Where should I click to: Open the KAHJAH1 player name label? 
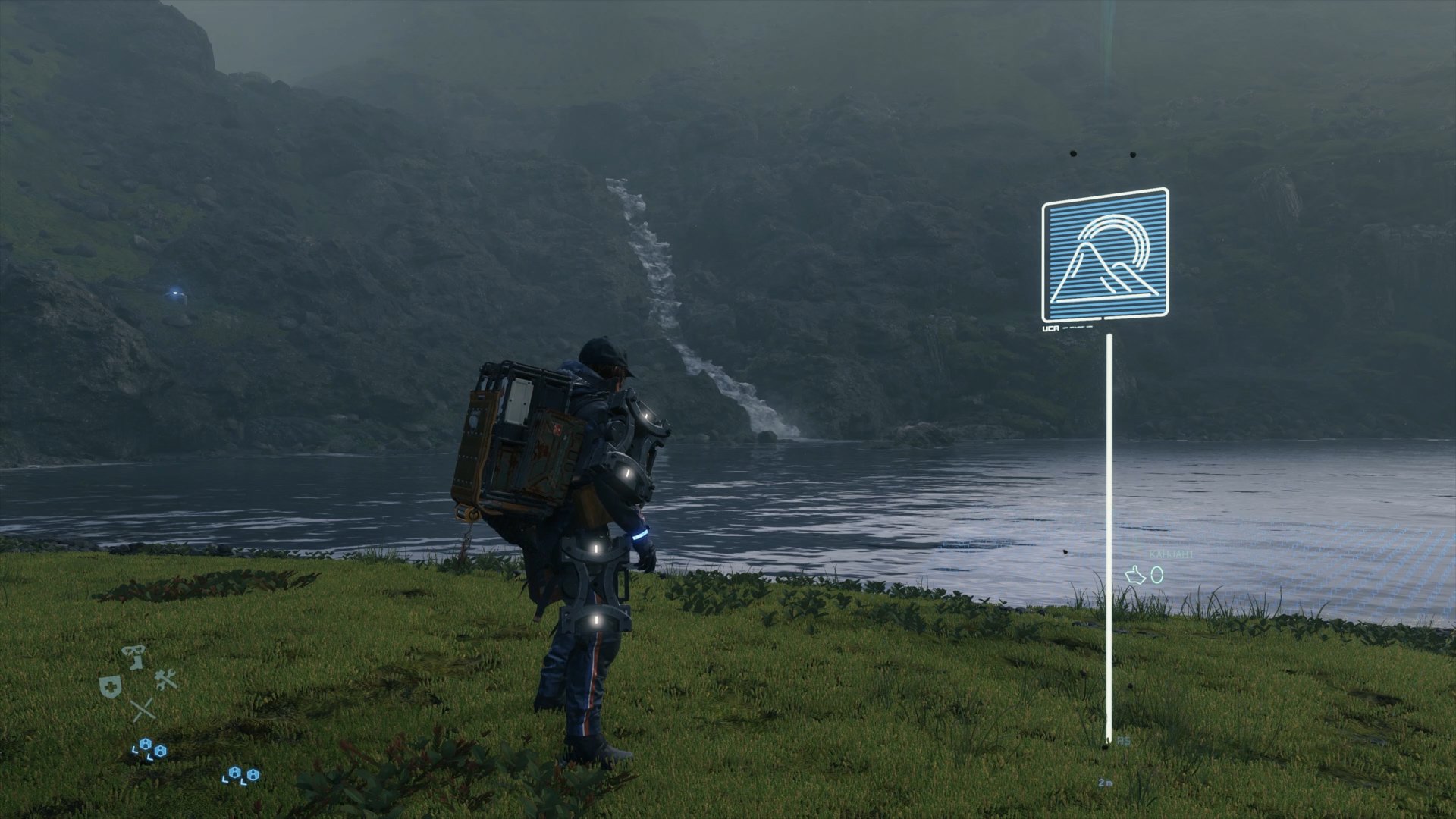(1171, 555)
